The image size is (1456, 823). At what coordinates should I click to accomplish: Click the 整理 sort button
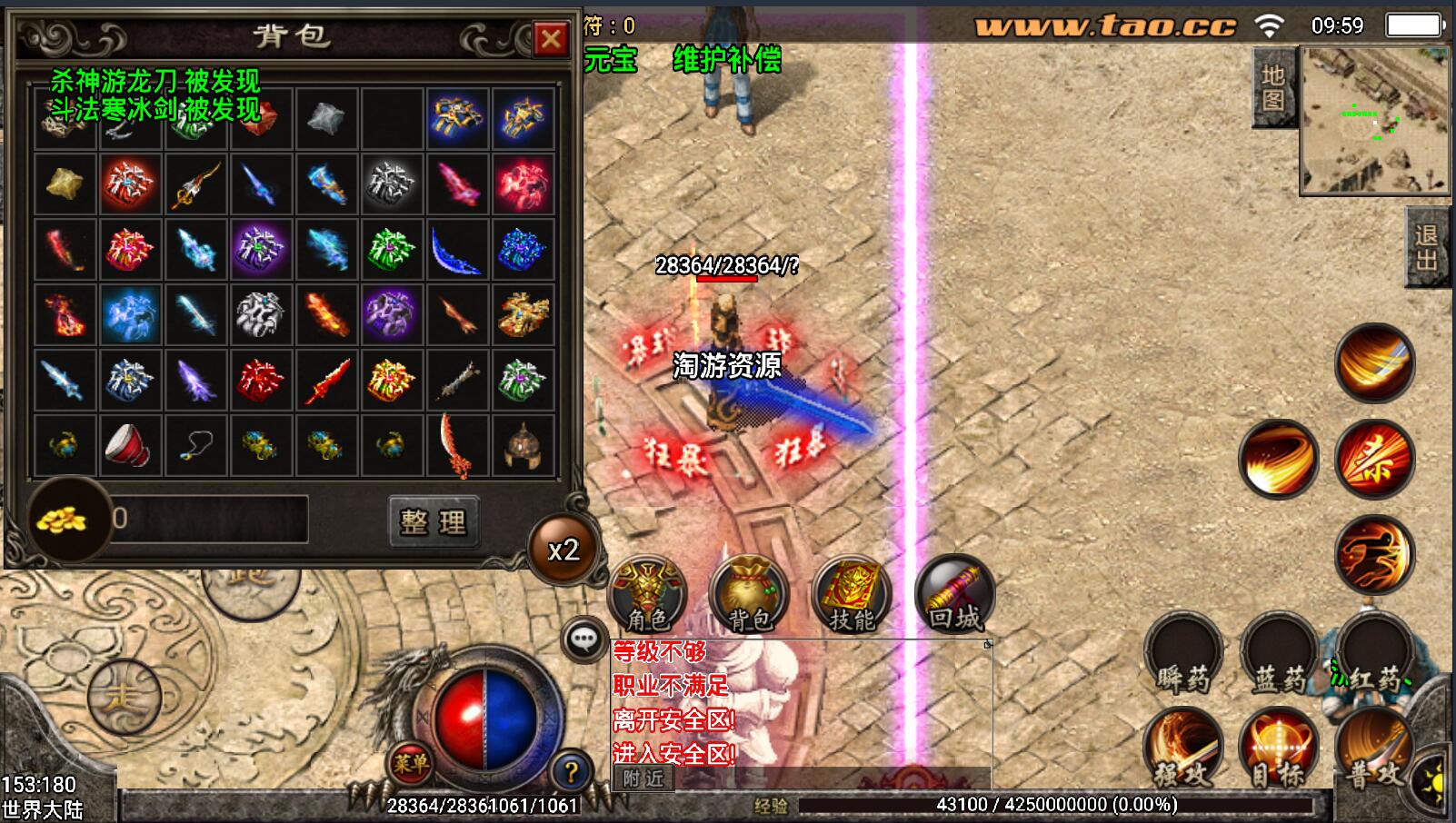(433, 521)
